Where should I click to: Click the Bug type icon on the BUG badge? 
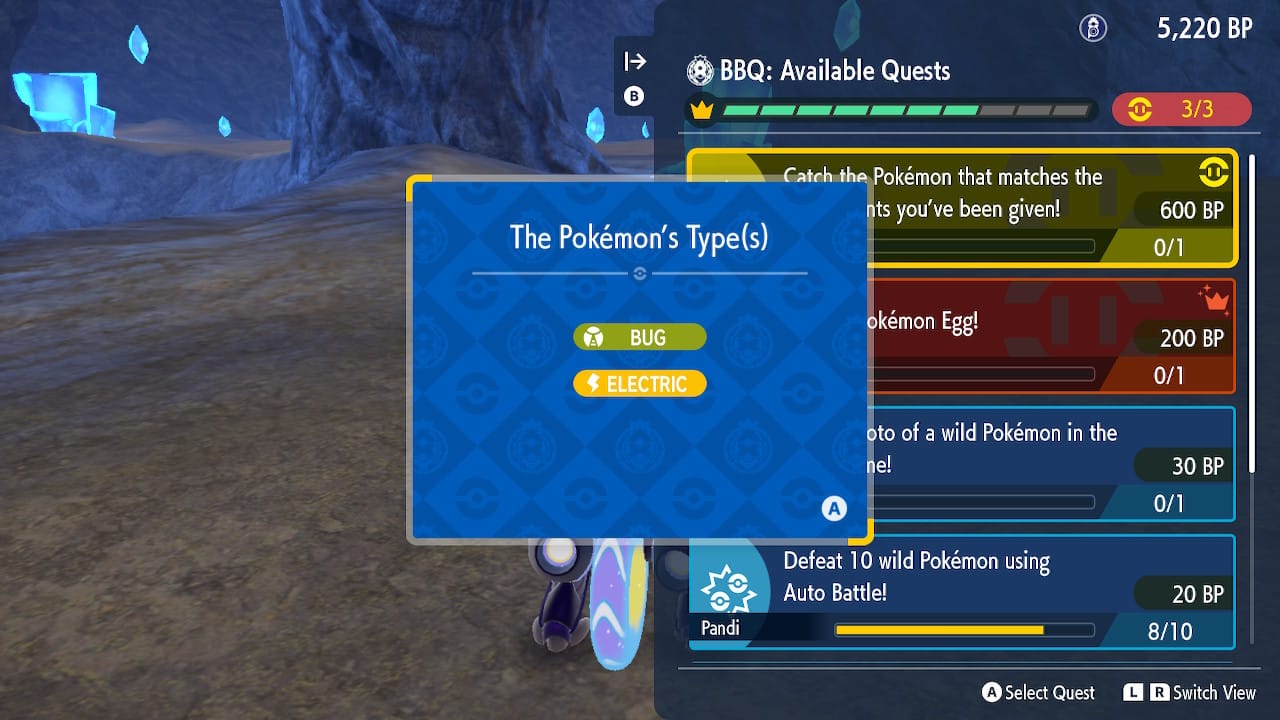click(595, 337)
